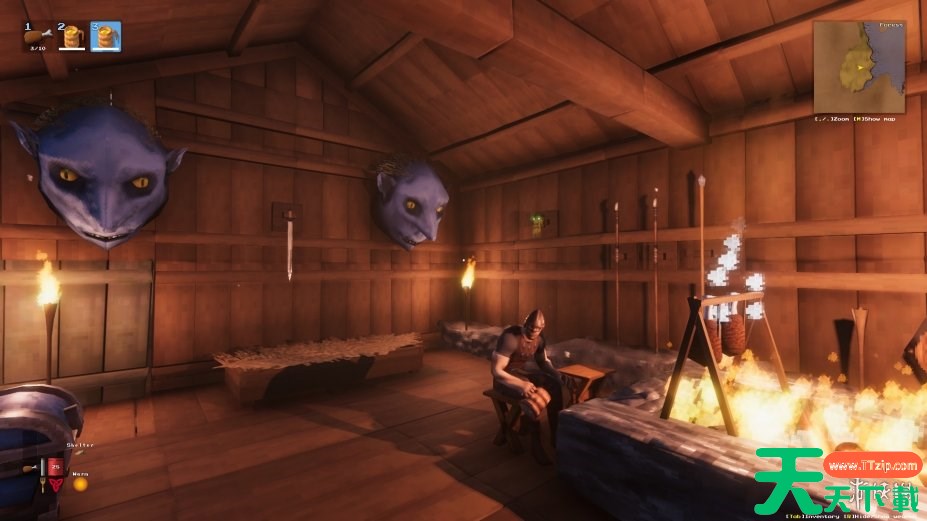Select the cooked meat hotbar slot
The height and width of the screenshot is (521, 927).
coord(37,37)
